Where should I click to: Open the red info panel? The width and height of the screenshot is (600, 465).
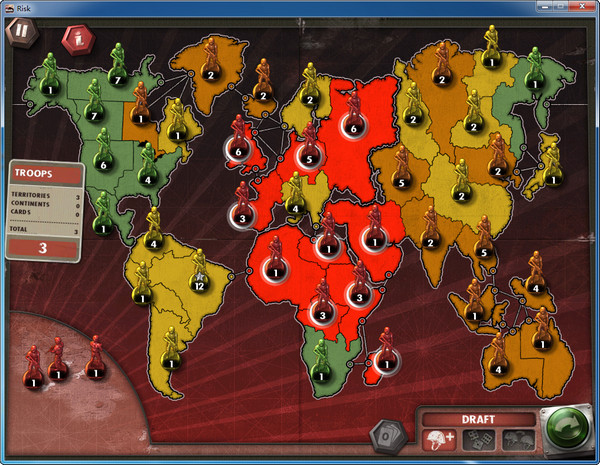pyautogui.click(x=75, y=40)
